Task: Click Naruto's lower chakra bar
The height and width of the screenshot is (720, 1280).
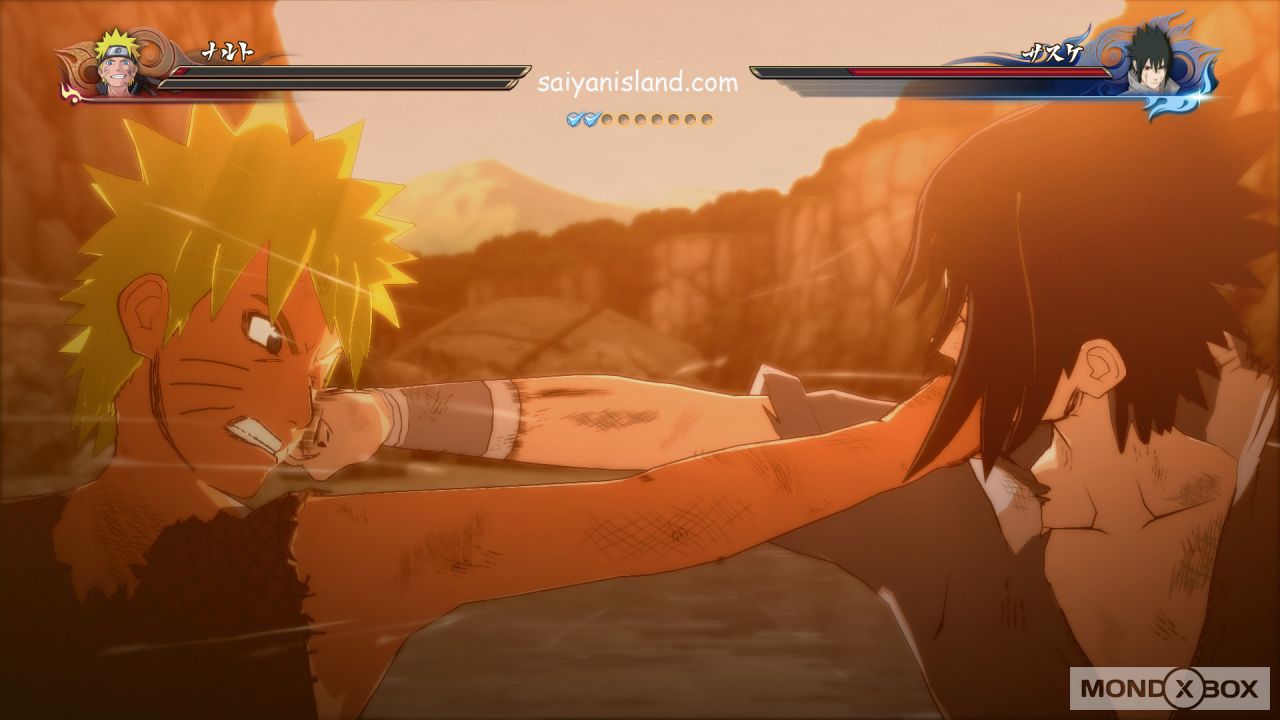Action: (340, 83)
